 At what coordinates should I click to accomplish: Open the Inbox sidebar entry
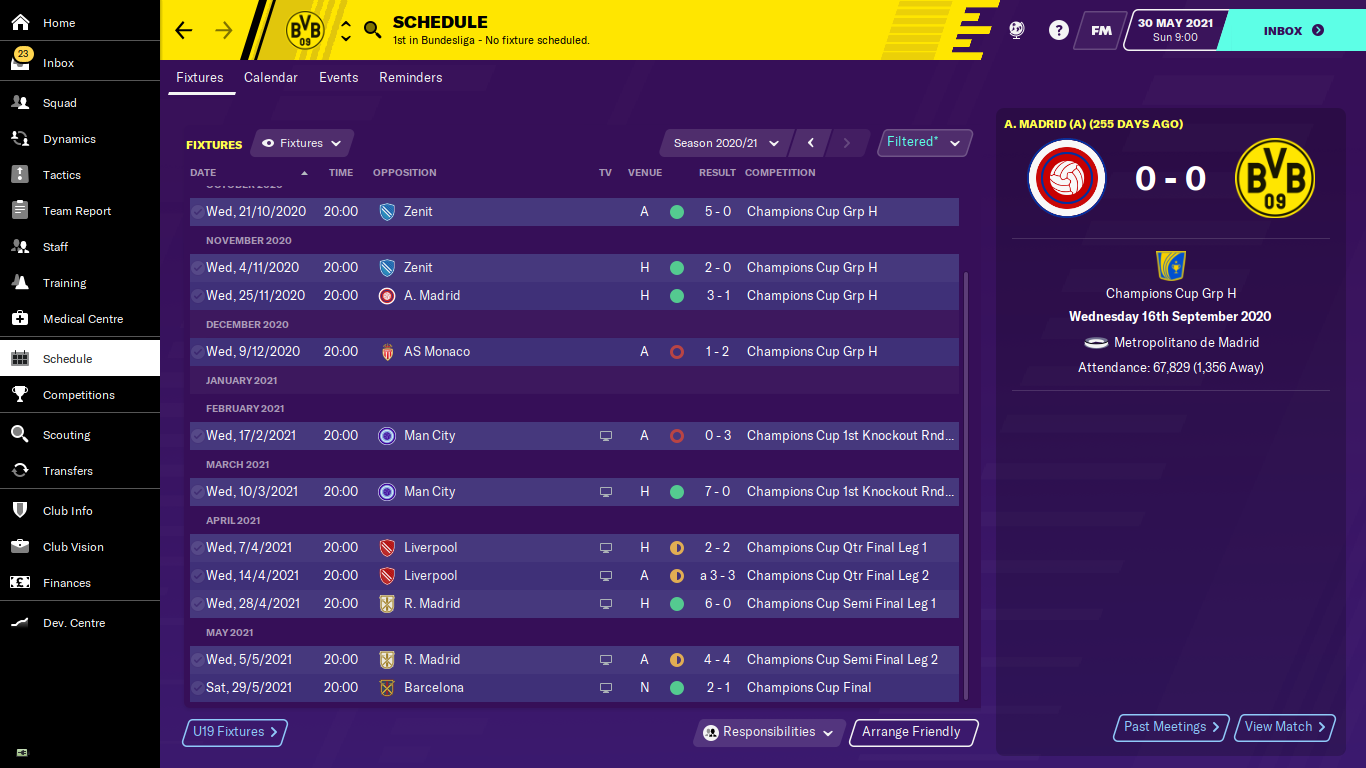pos(58,63)
